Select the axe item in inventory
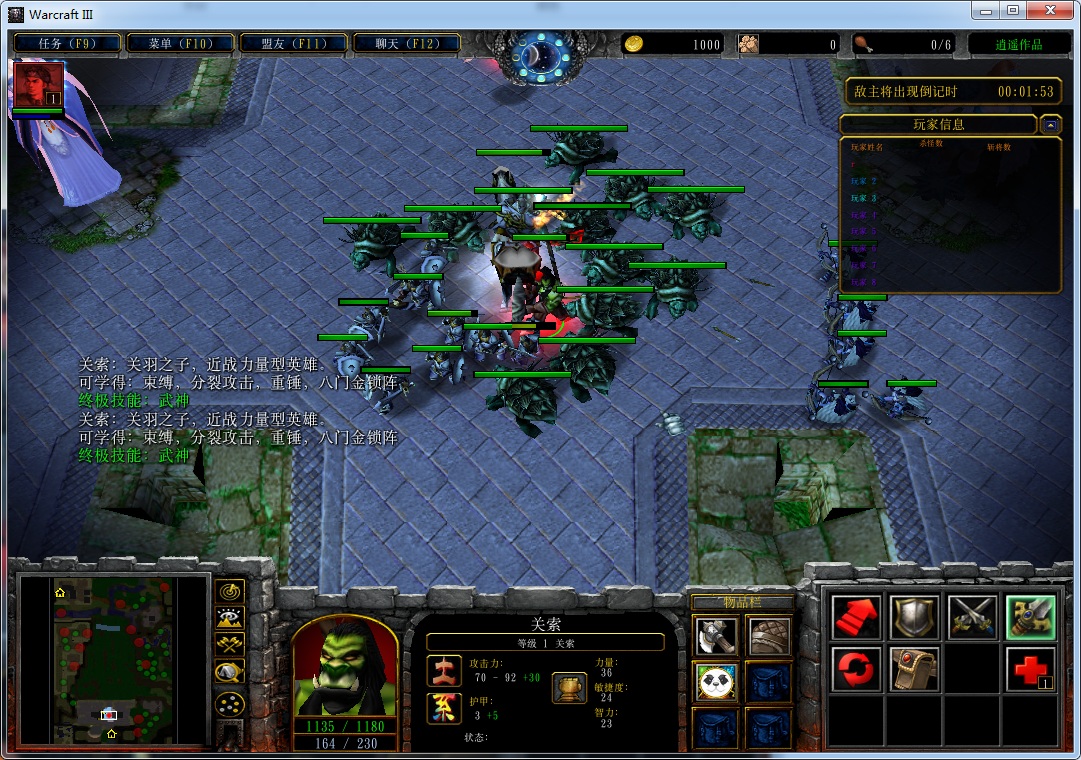1081x760 pixels. [716, 636]
